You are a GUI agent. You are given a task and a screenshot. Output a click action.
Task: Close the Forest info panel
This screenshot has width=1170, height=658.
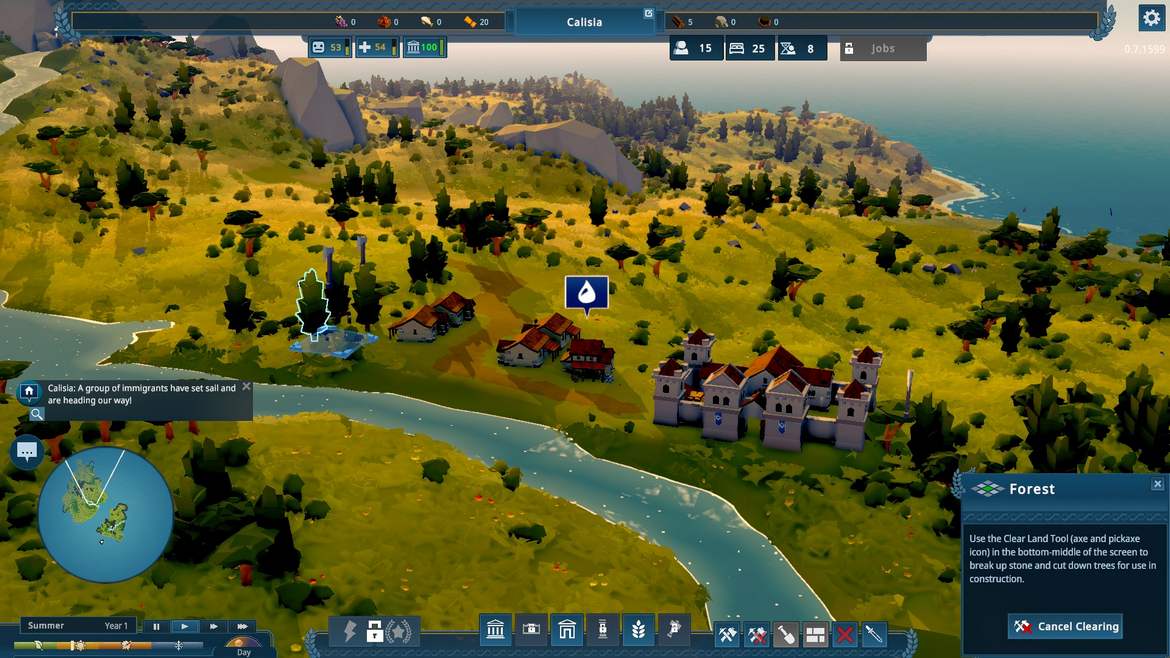(1157, 484)
